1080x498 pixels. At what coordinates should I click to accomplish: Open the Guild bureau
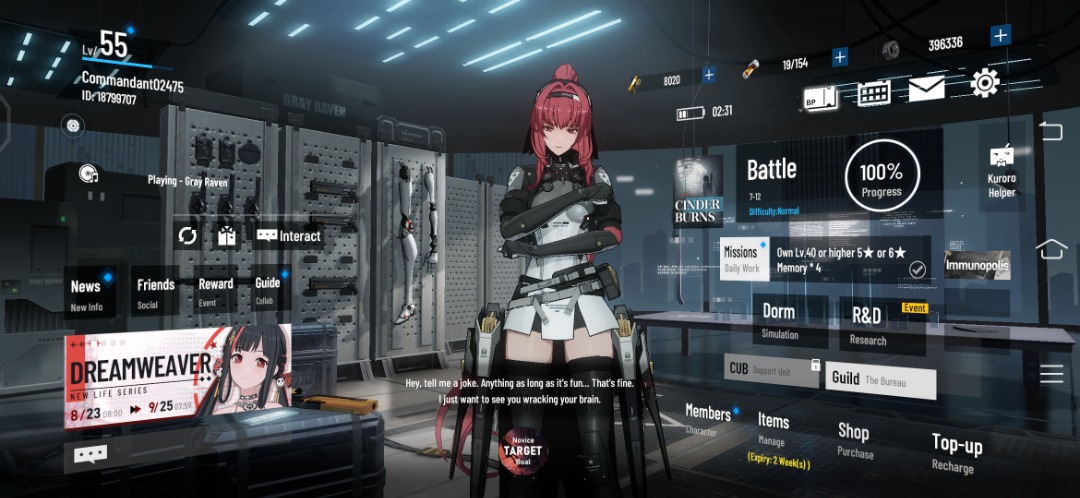(x=881, y=381)
